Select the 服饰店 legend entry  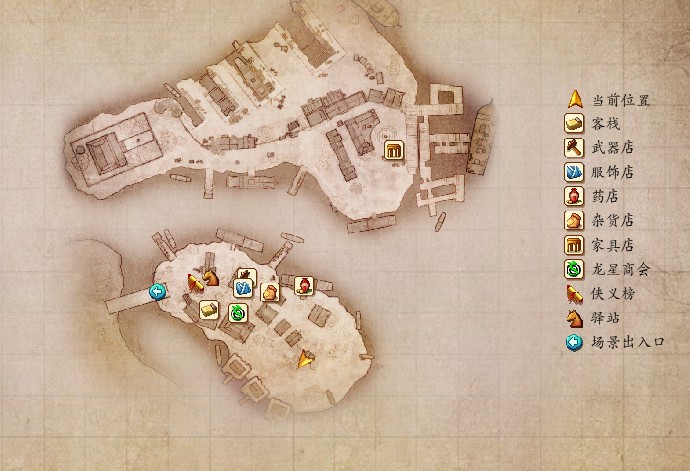(614, 172)
